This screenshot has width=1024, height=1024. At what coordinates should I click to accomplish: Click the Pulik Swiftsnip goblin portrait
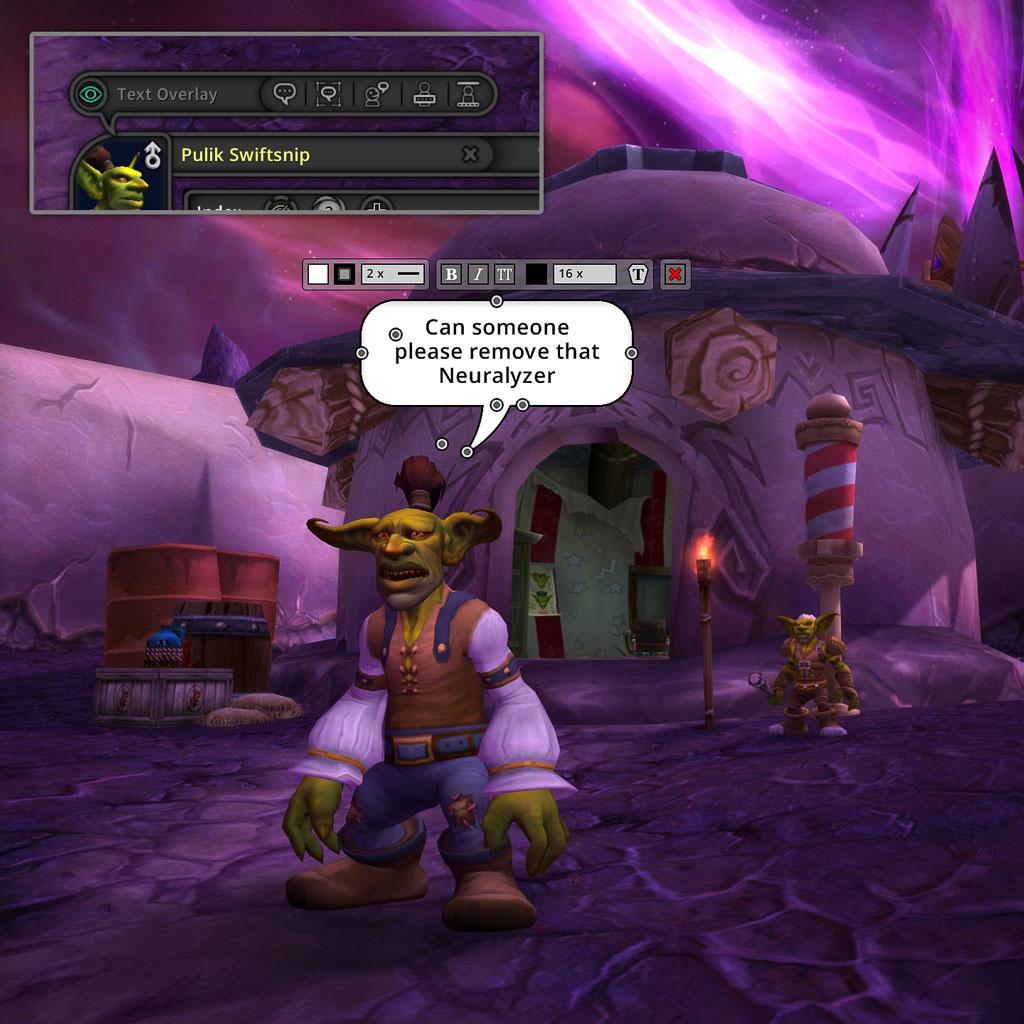[x=114, y=180]
